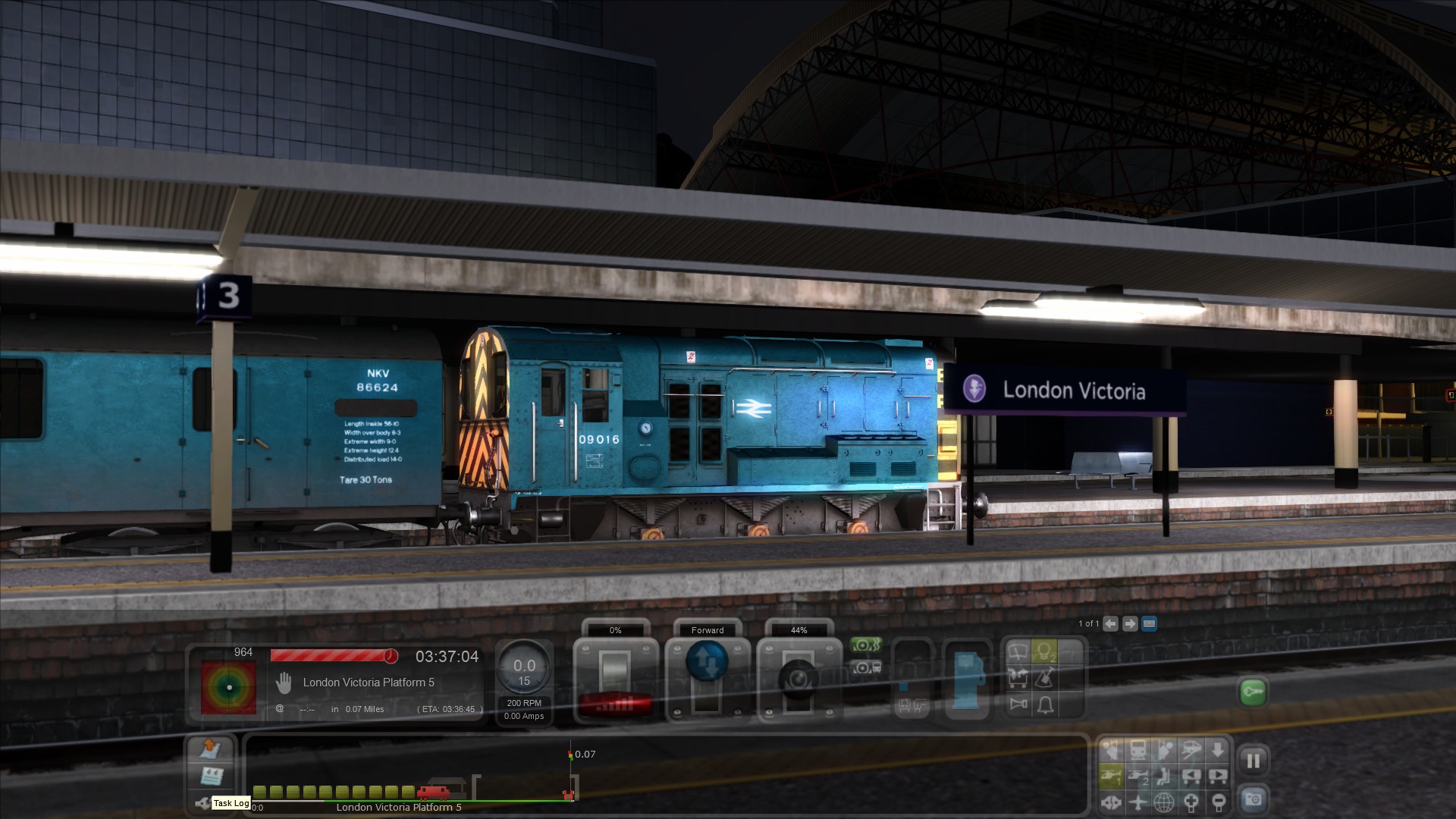Turn on the windscreen wipers
The height and width of the screenshot is (819, 1456).
click(x=1018, y=651)
